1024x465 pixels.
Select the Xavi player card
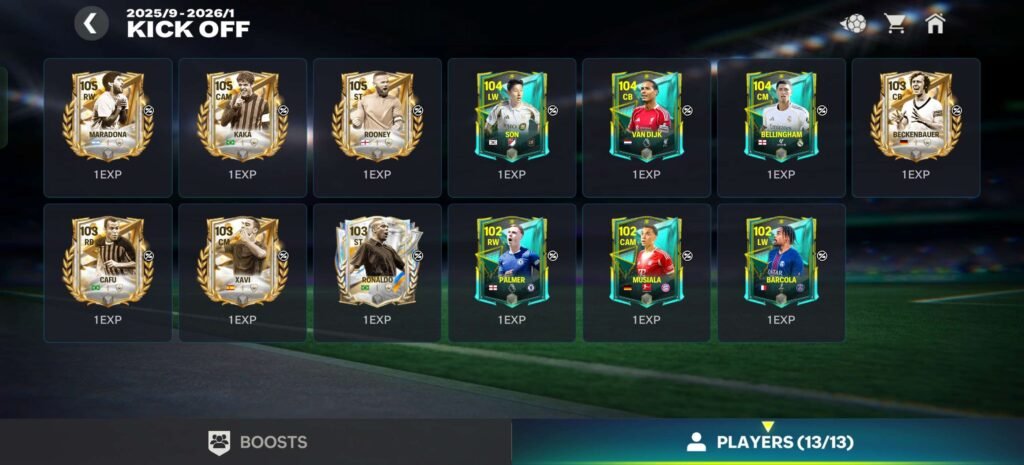242,262
